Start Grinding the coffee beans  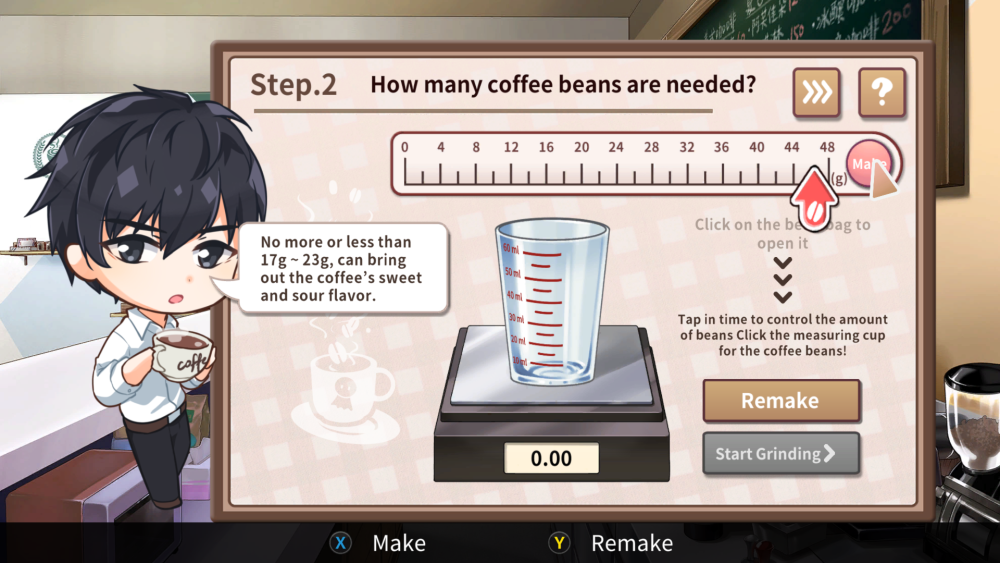coord(781,454)
